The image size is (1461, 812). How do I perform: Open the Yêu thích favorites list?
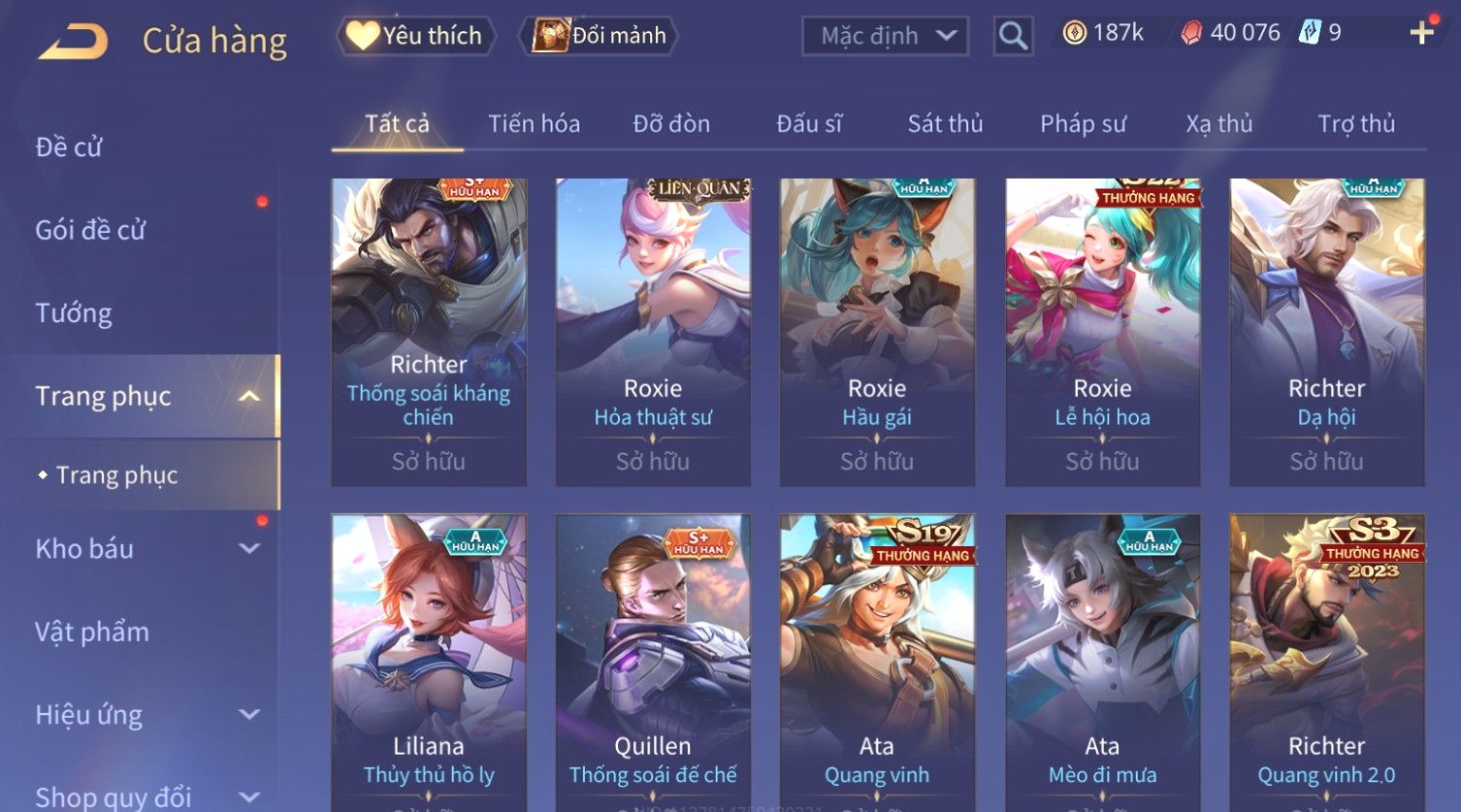coord(415,36)
